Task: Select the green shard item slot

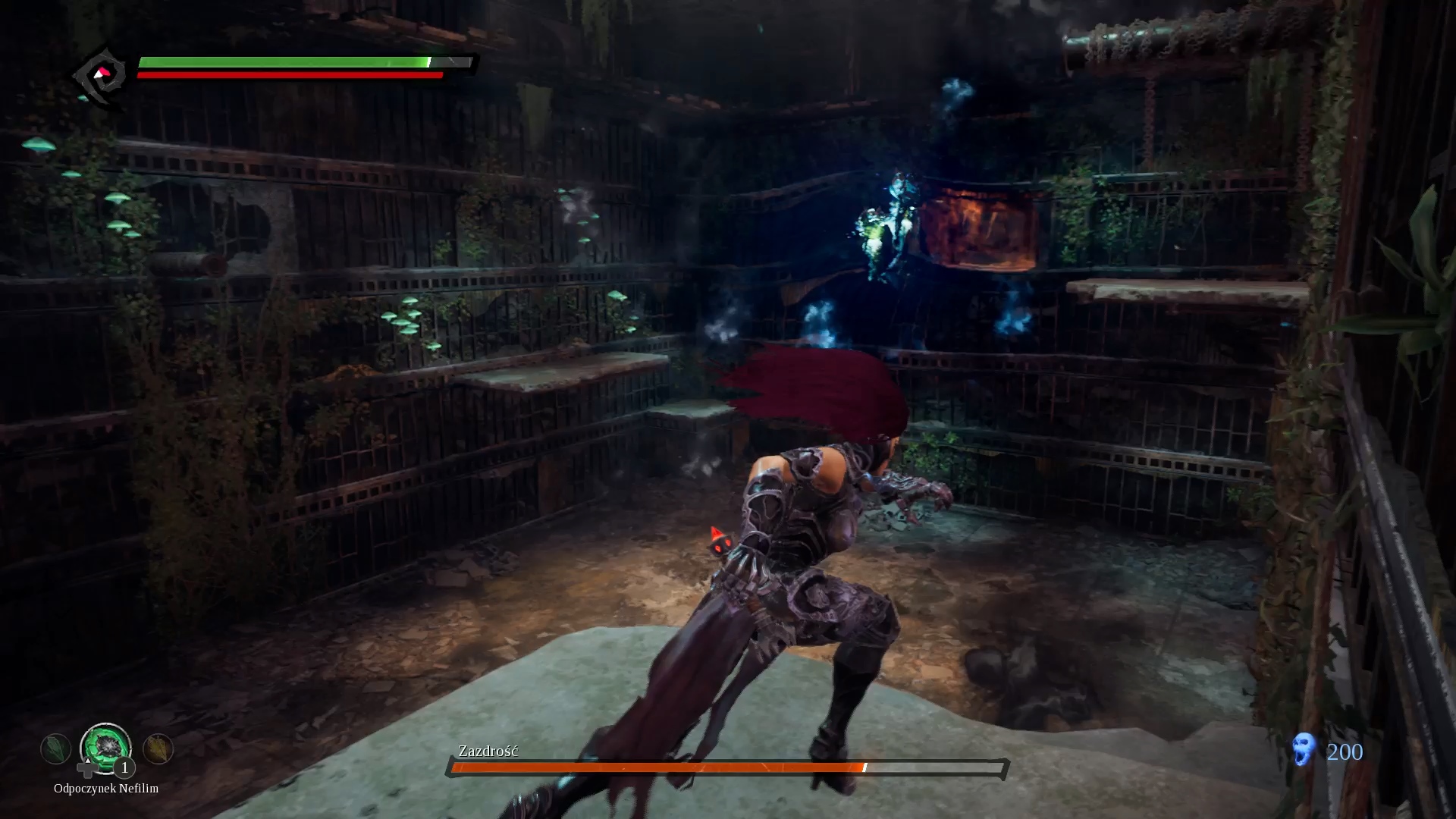Action: (x=55, y=749)
